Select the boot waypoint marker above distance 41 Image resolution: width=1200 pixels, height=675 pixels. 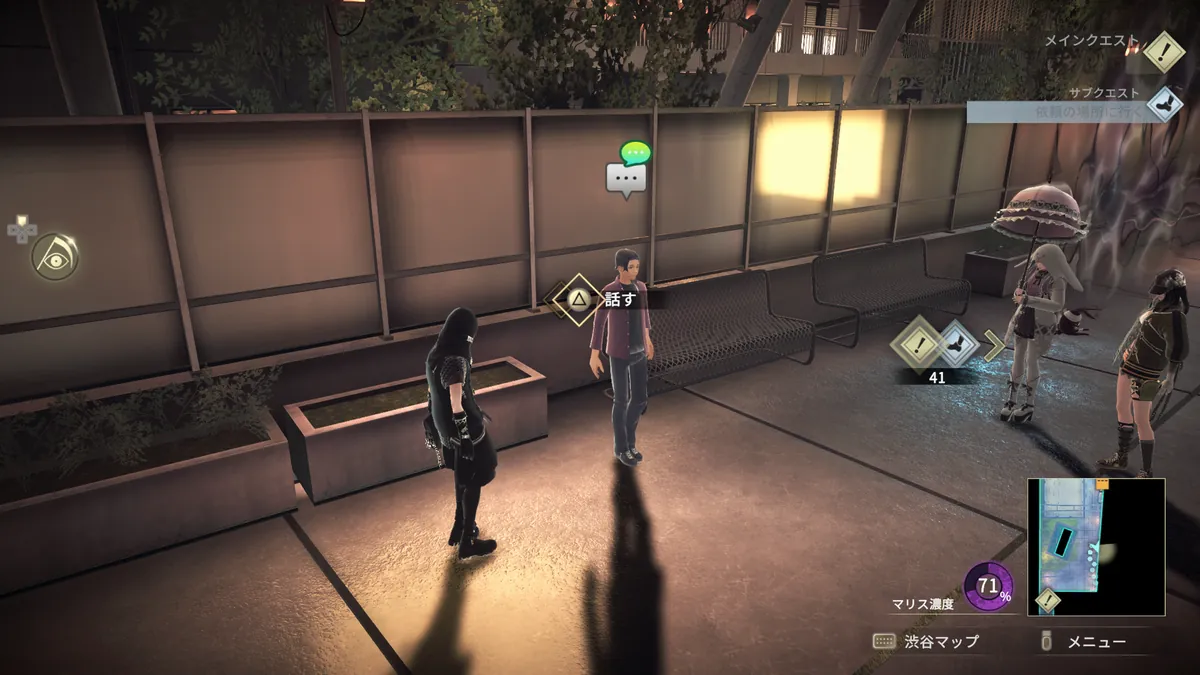[x=957, y=343]
